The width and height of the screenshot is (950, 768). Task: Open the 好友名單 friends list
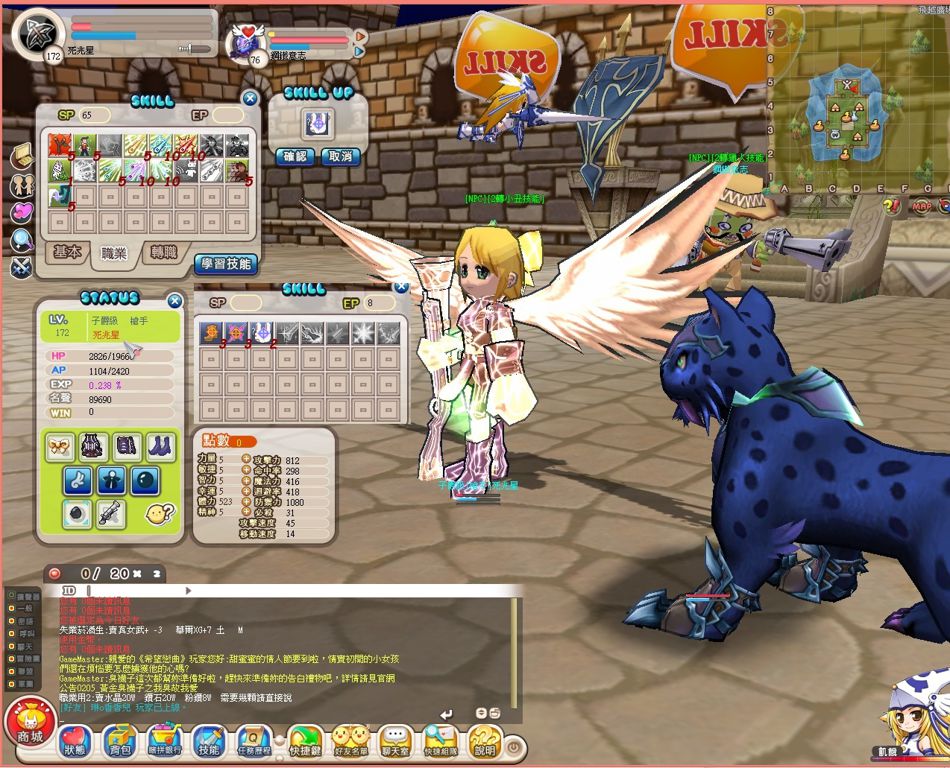351,742
